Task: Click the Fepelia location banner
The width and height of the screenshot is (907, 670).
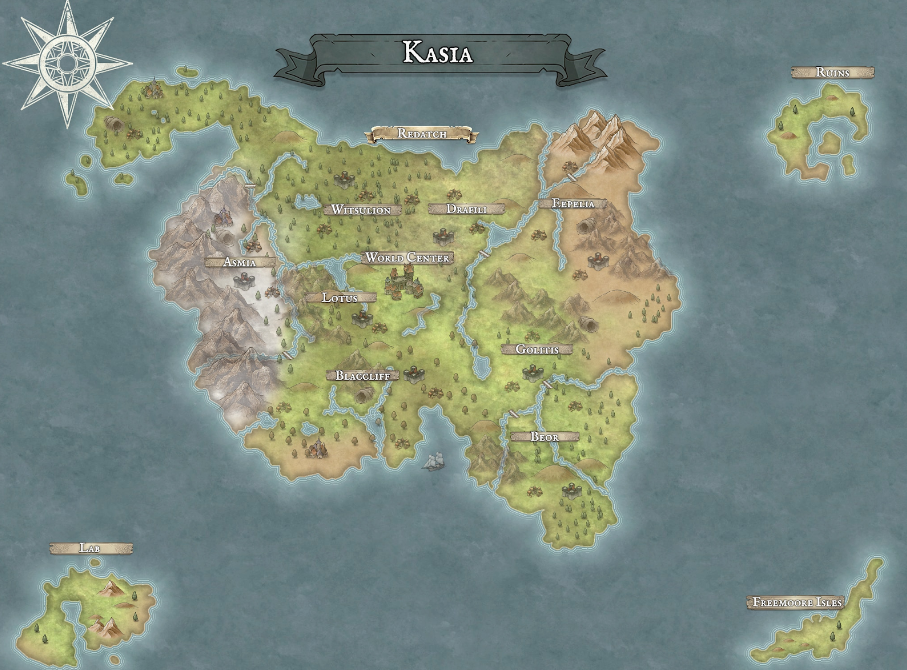Action: pyautogui.click(x=572, y=204)
